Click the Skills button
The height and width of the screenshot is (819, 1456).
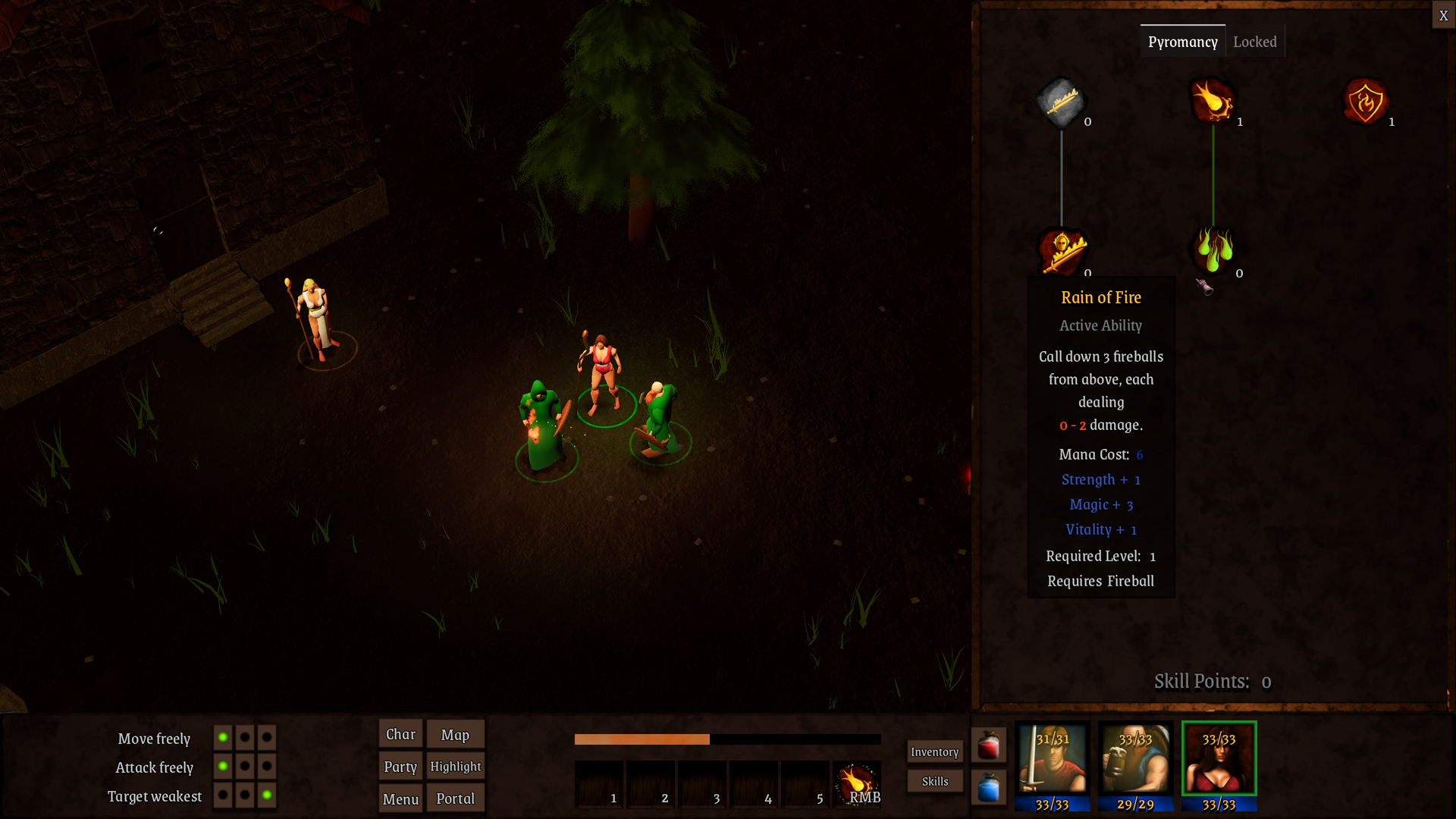934,781
